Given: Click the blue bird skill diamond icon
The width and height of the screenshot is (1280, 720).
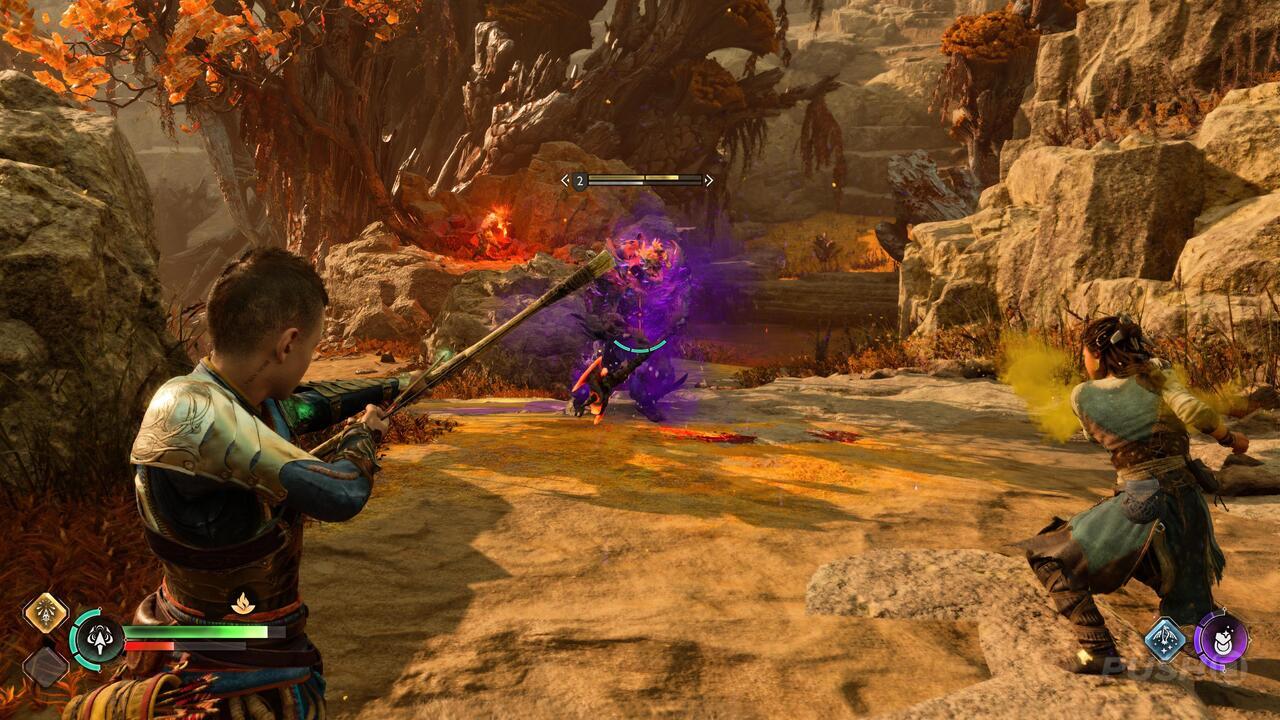Looking at the screenshot, I should [x=1163, y=638].
